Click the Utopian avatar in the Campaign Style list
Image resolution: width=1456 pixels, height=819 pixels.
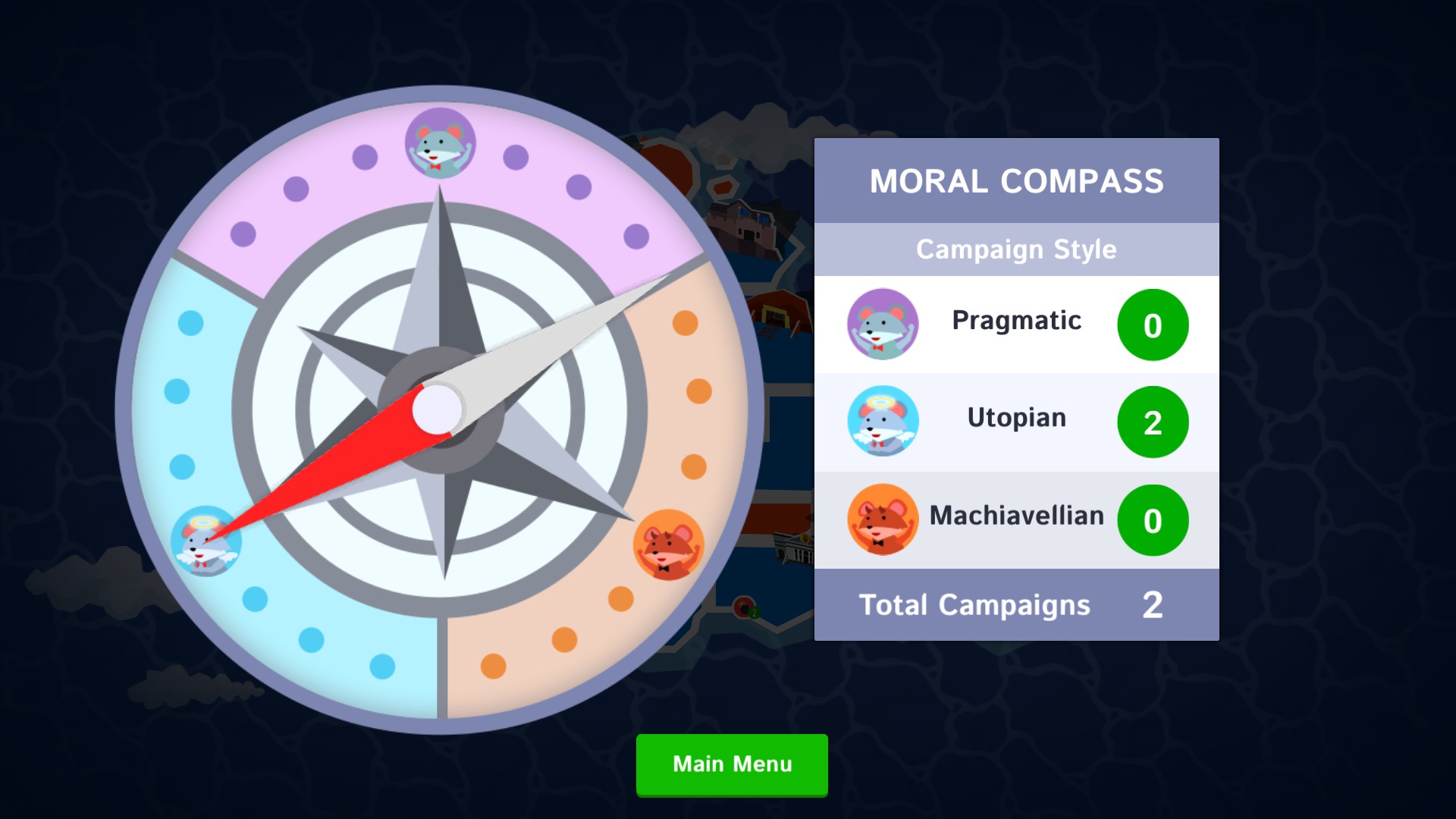coord(882,422)
